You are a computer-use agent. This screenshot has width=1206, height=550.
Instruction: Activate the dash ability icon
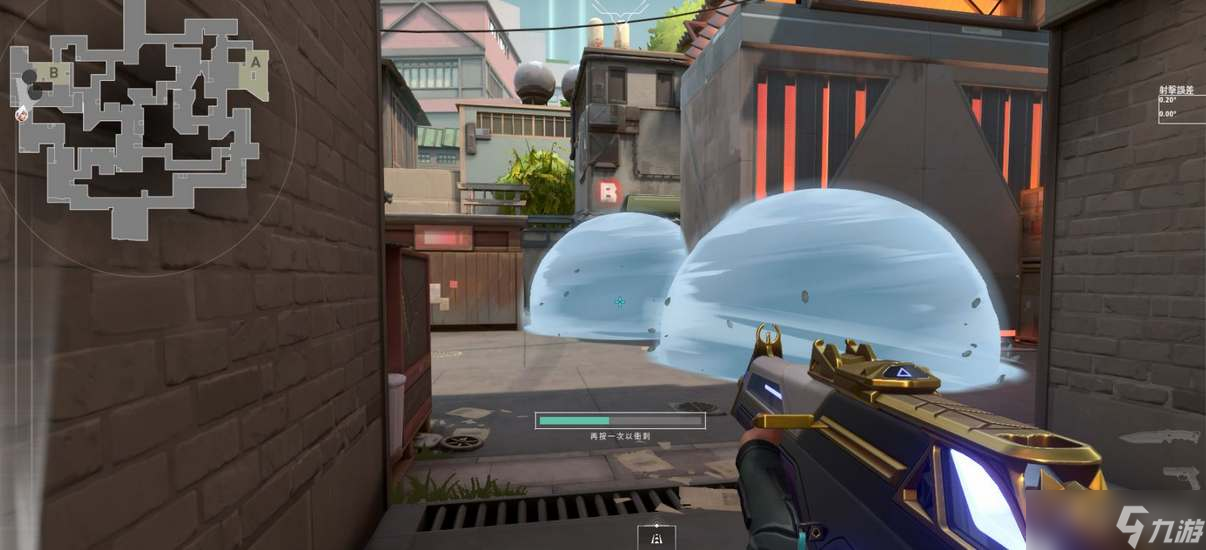tap(656, 537)
